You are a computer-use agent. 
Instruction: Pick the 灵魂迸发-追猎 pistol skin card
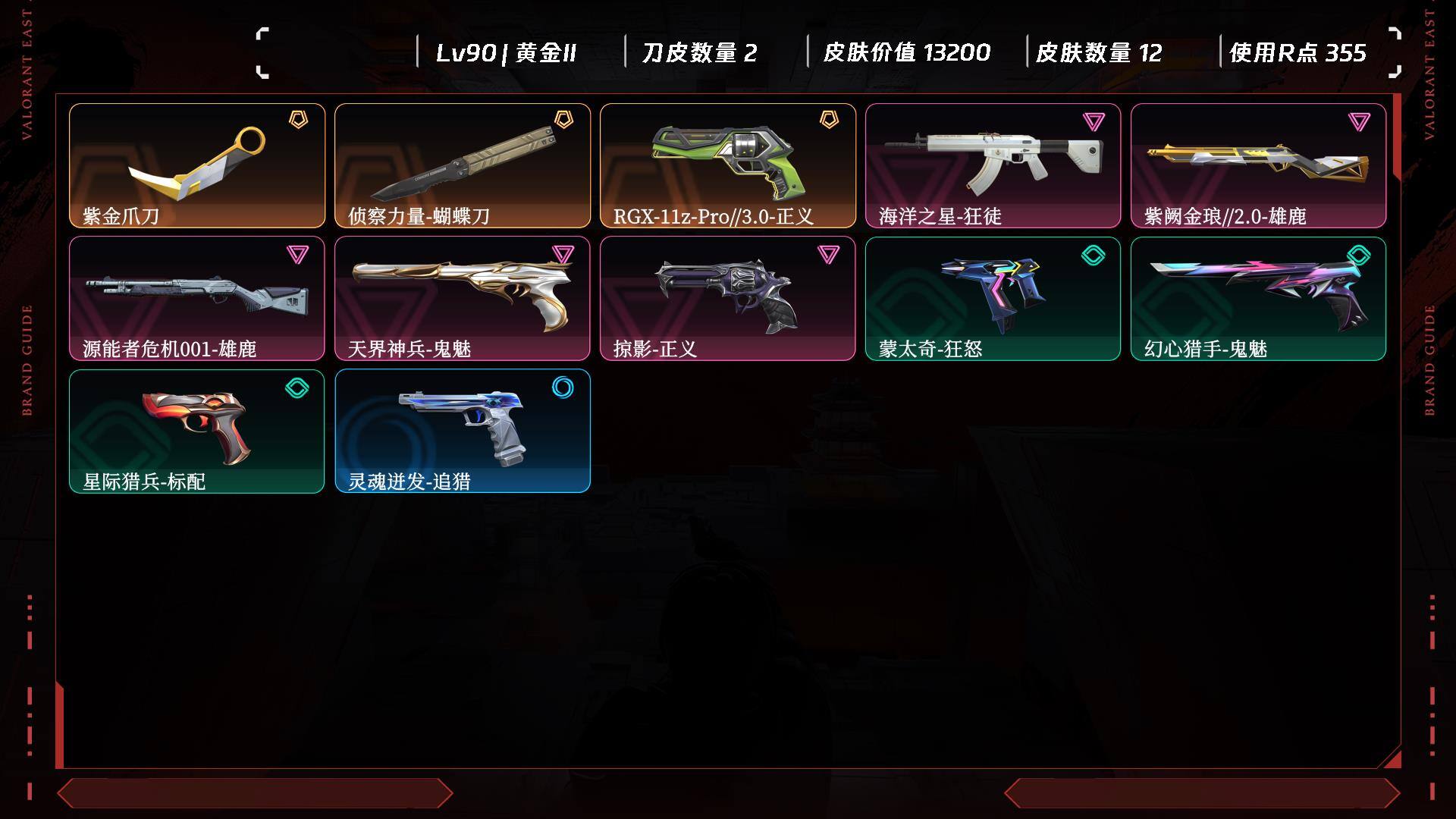pyautogui.click(x=463, y=431)
